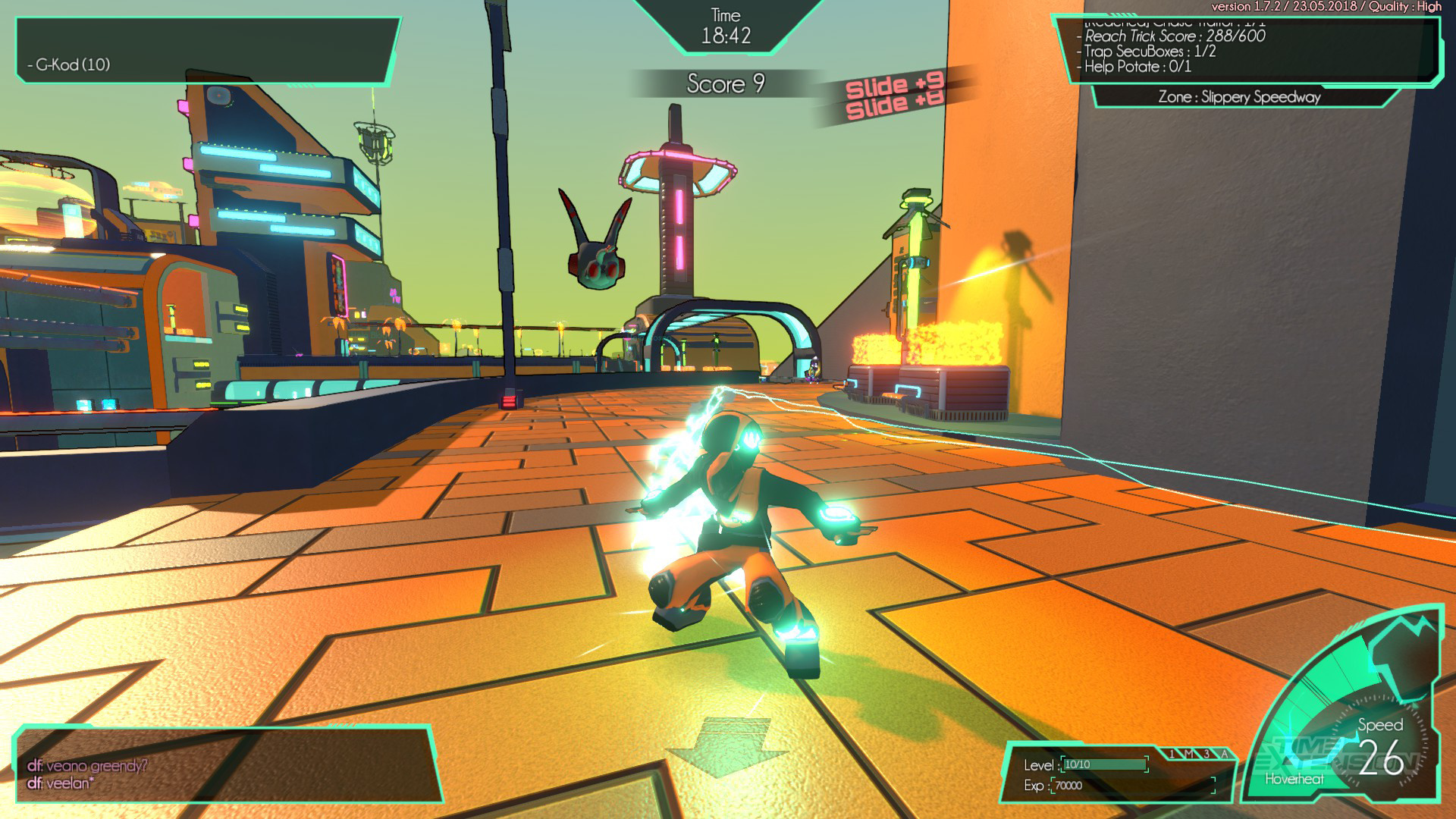Select the Reach Trick Score objective
This screenshot has height=819, width=1456.
[1175, 36]
